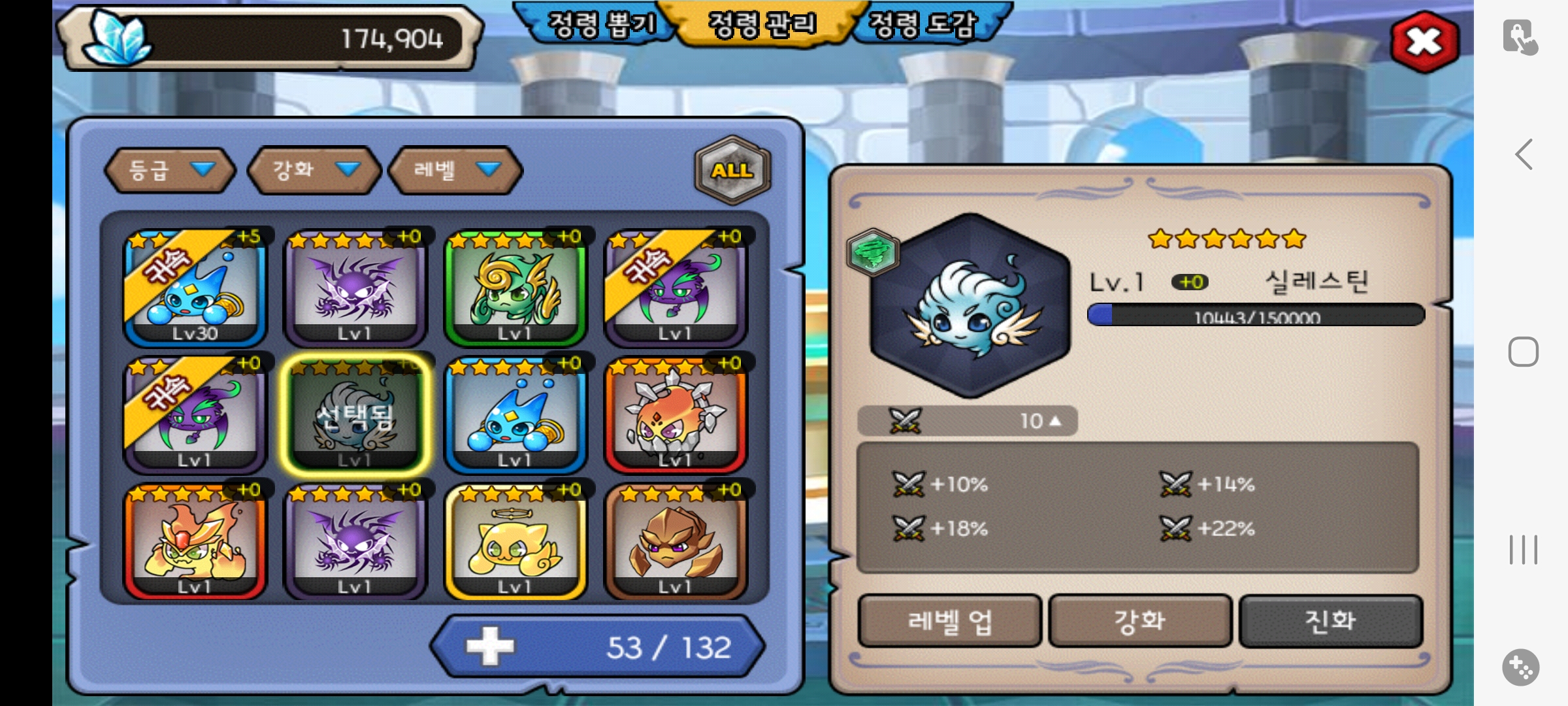Image resolution: width=1568 pixels, height=706 pixels.
Task: Open the 등급 sort dropdown
Action: (170, 170)
